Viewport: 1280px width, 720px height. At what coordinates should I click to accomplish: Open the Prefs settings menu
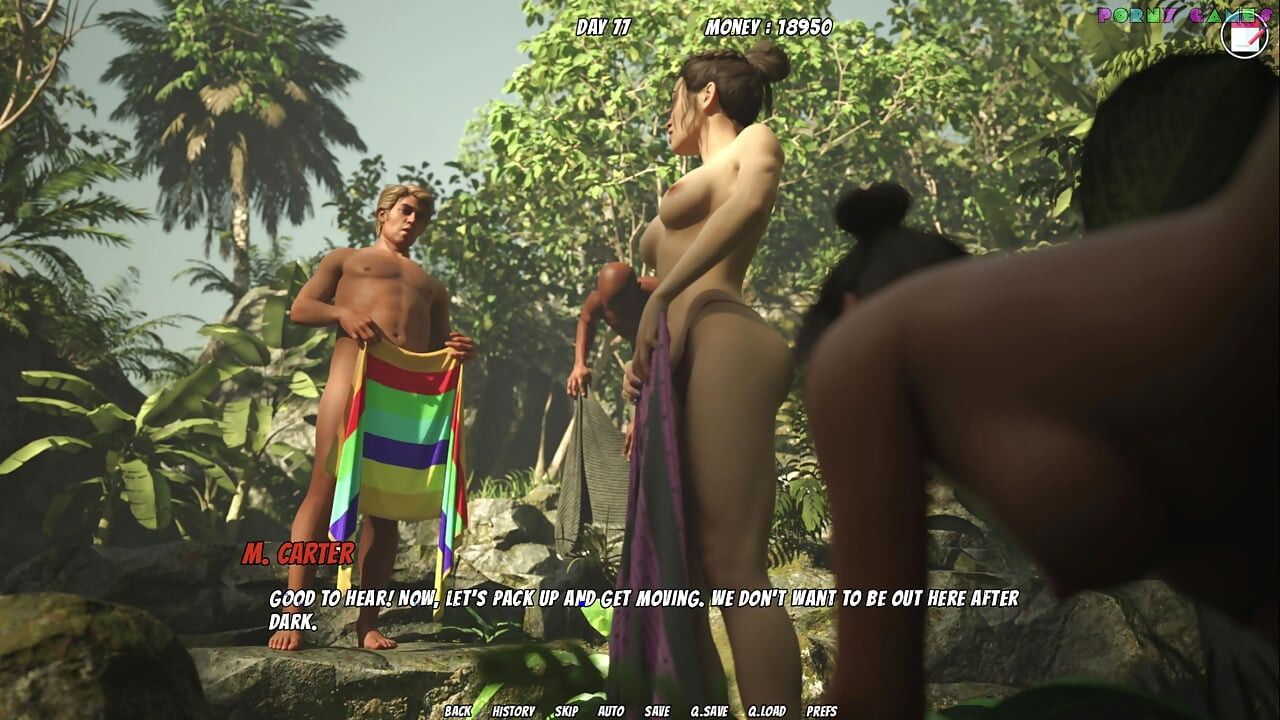tap(823, 713)
